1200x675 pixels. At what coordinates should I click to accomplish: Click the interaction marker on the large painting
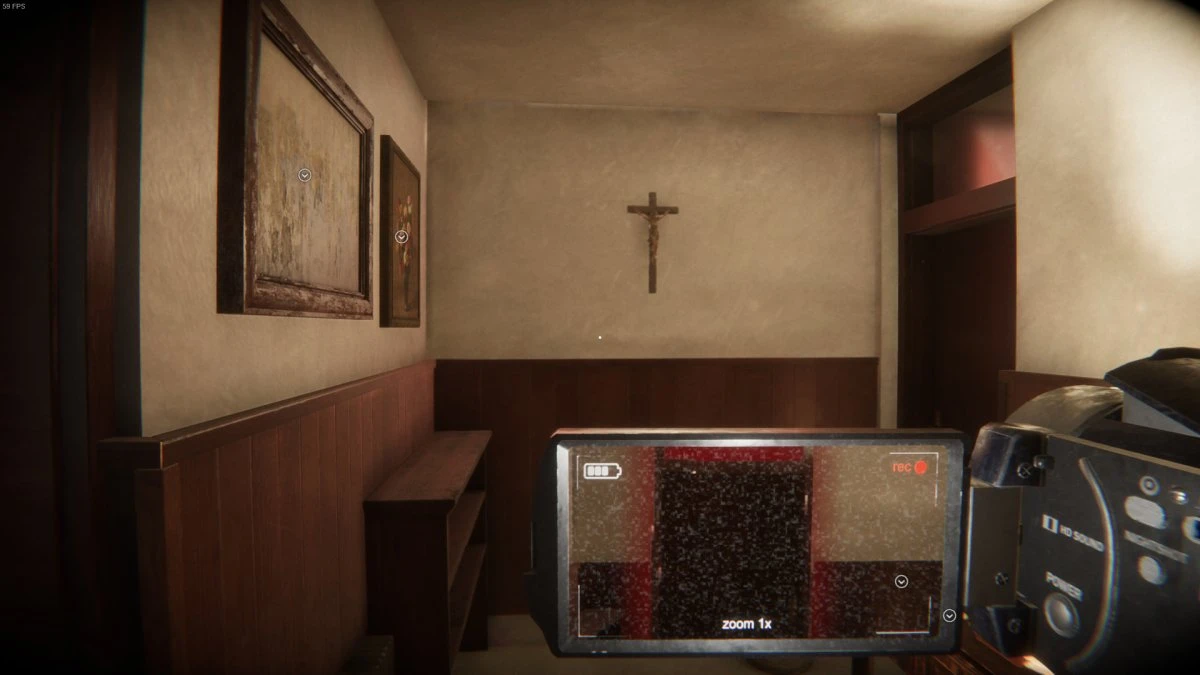[x=305, y=175]
